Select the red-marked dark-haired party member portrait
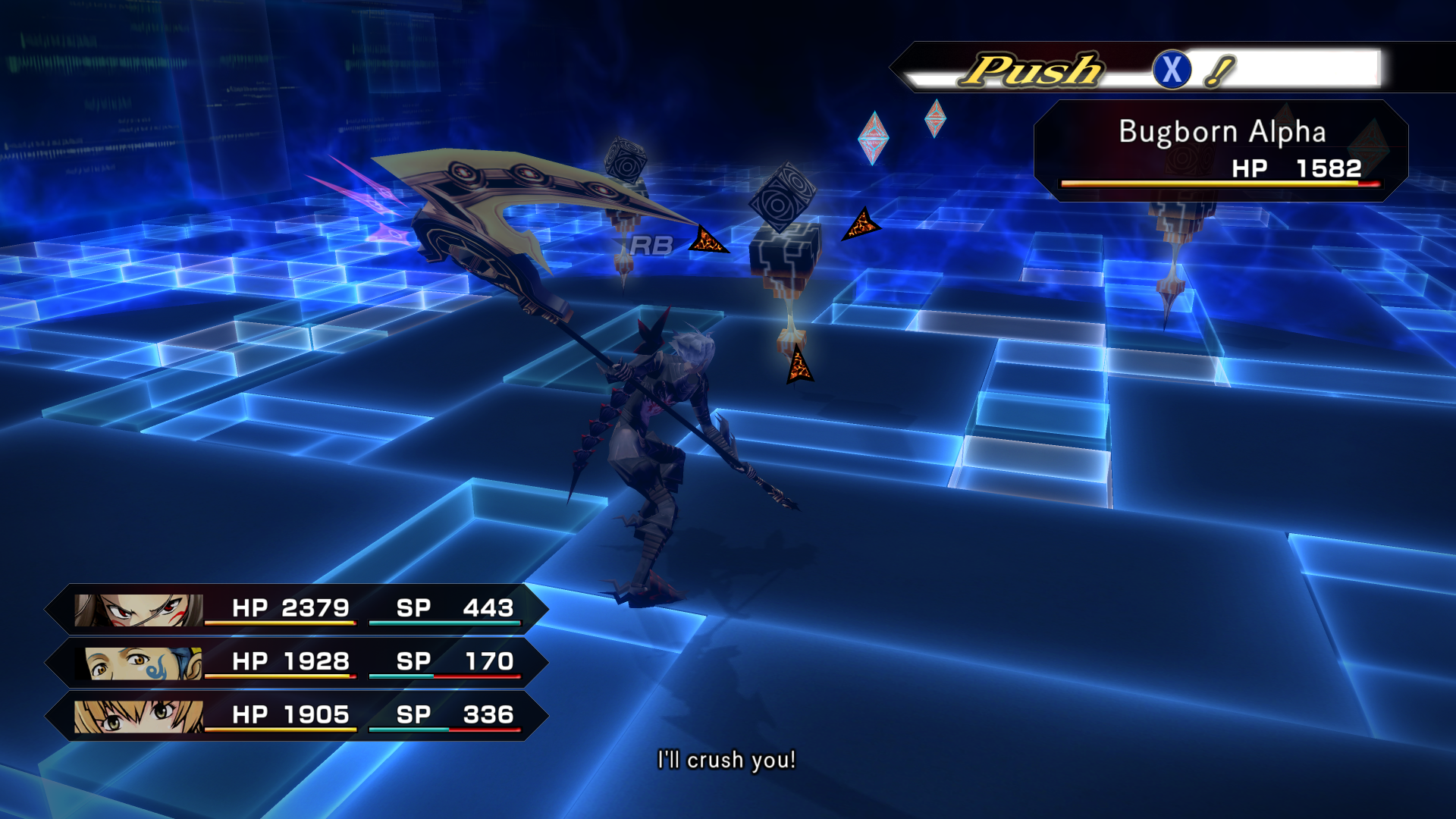 click(139, 610)
